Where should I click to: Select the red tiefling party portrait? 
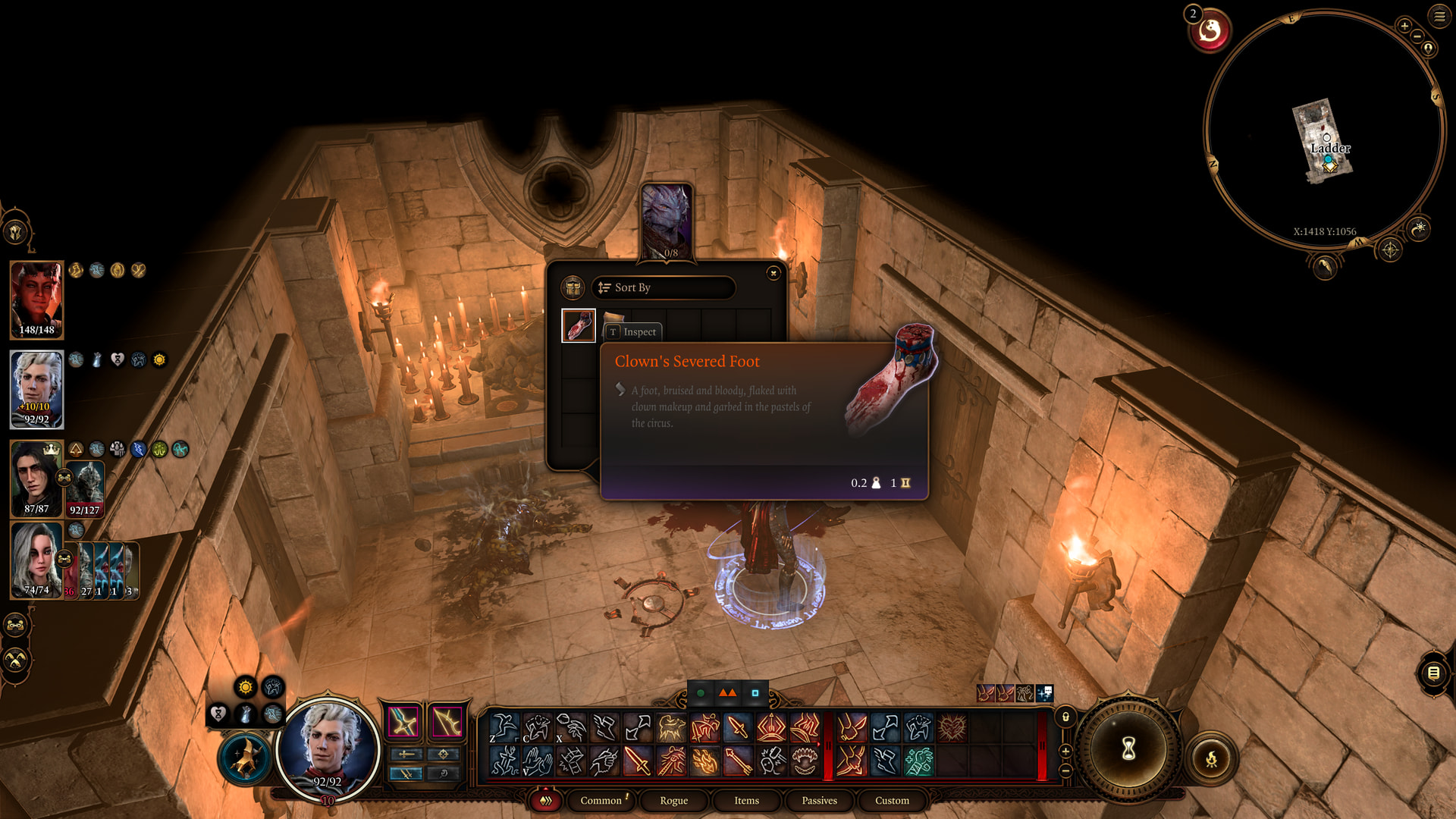click(36, 299)
